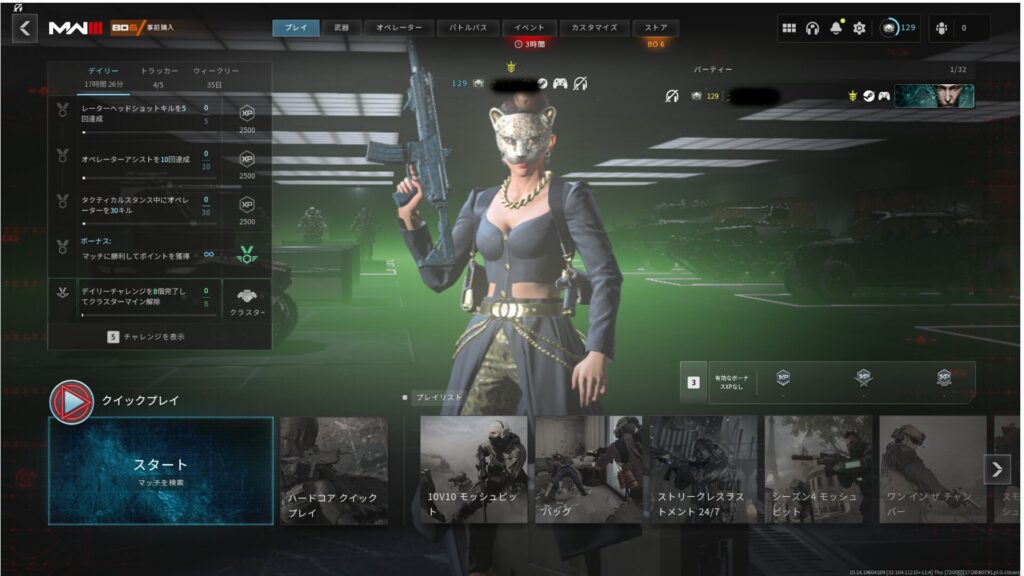Viewport: 1024px width, 576px height.
Task: Switch to the ウィークリー challenges tab
Action: 216,72
